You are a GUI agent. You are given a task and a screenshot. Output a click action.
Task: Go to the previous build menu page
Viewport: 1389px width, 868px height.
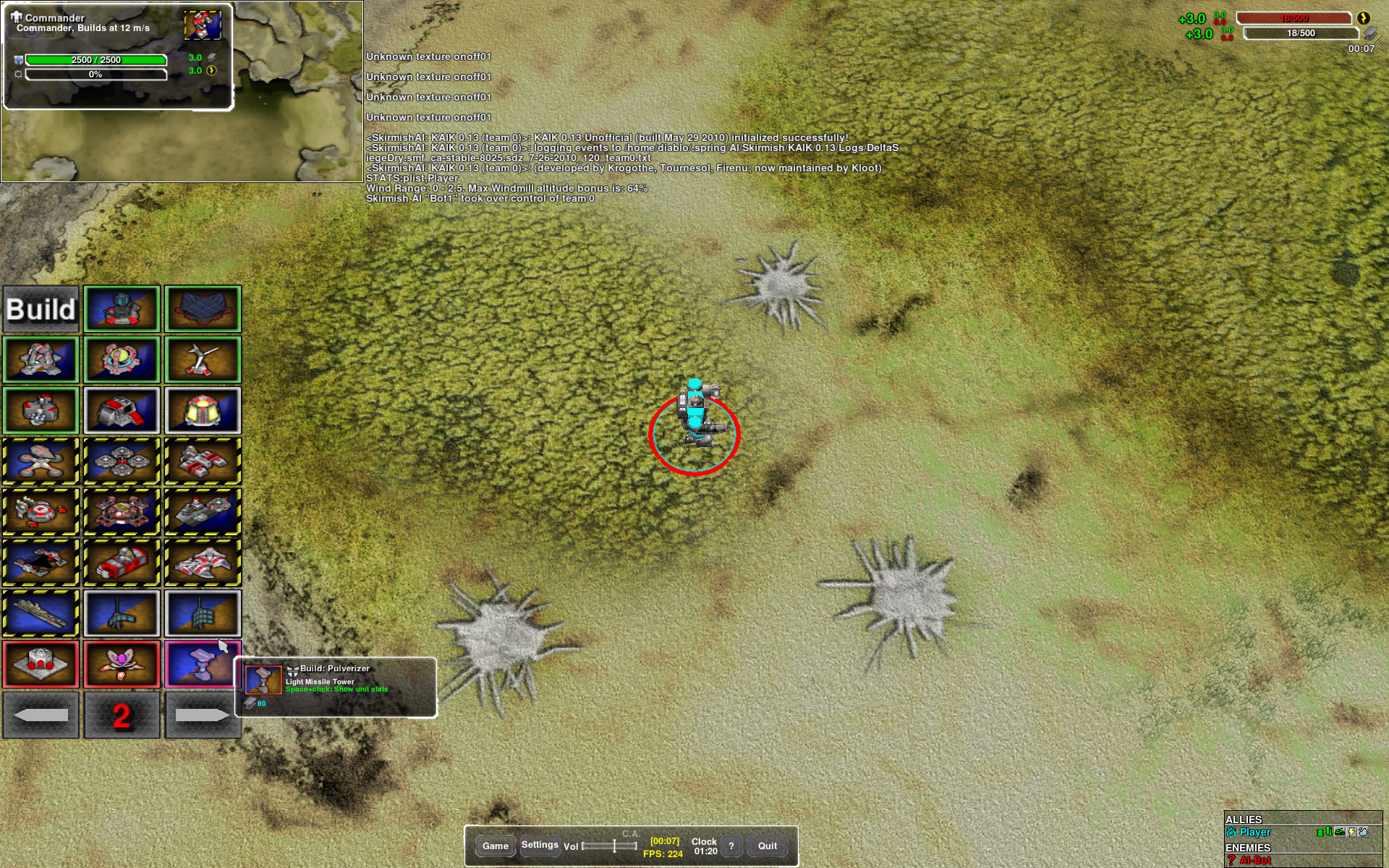[x=41, y=715]
